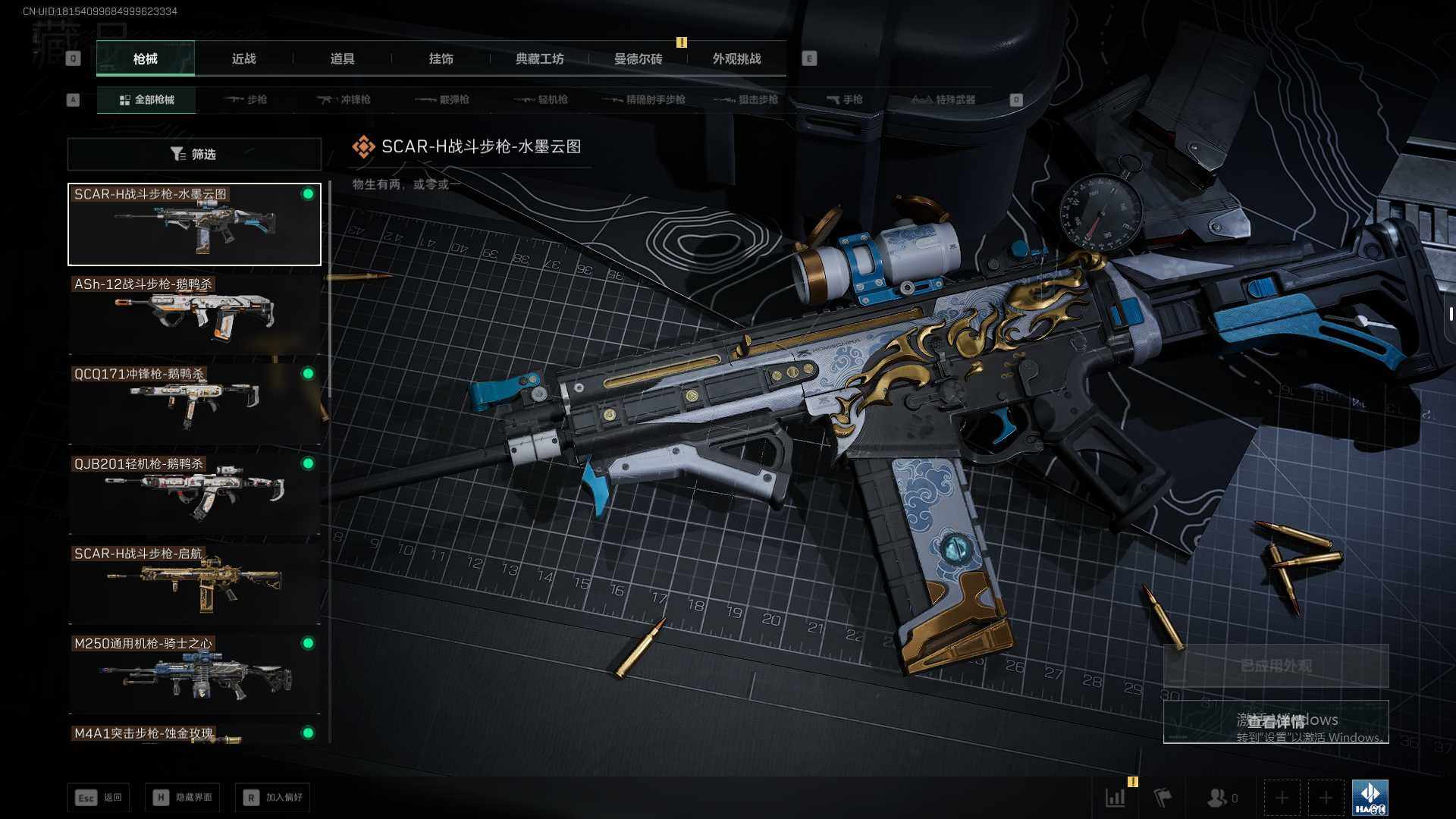Viewport: 1456px width, 819px height.
Task: Open the 筛选 filter options
Action: (194, 154)
